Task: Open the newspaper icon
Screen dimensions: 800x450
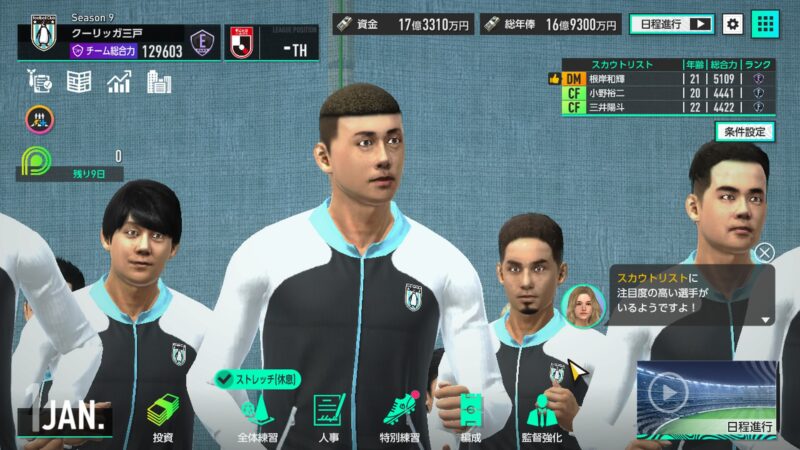Action: click(x=79, y=82)
